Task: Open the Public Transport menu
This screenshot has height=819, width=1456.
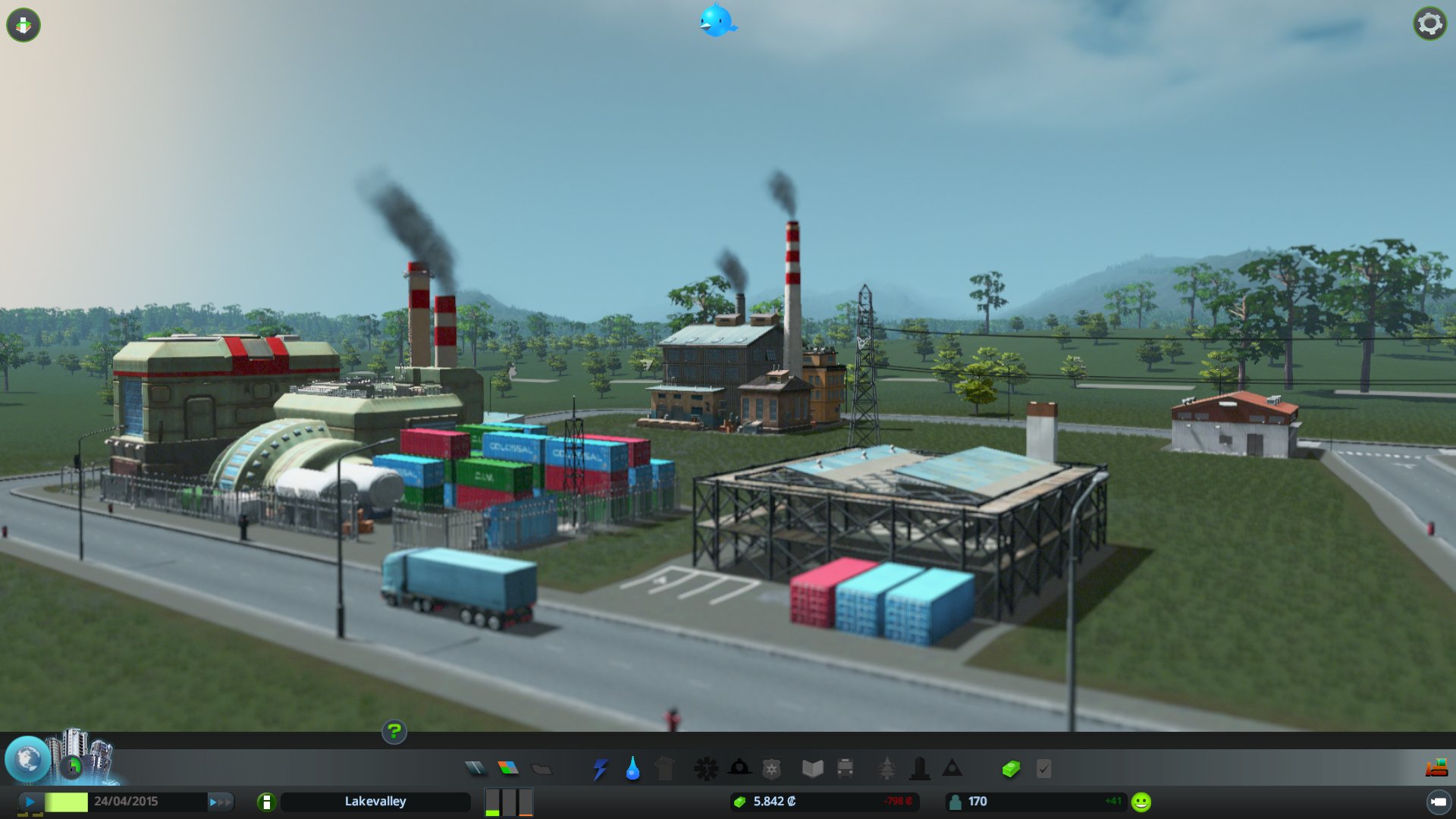Action: pos(846,768)
